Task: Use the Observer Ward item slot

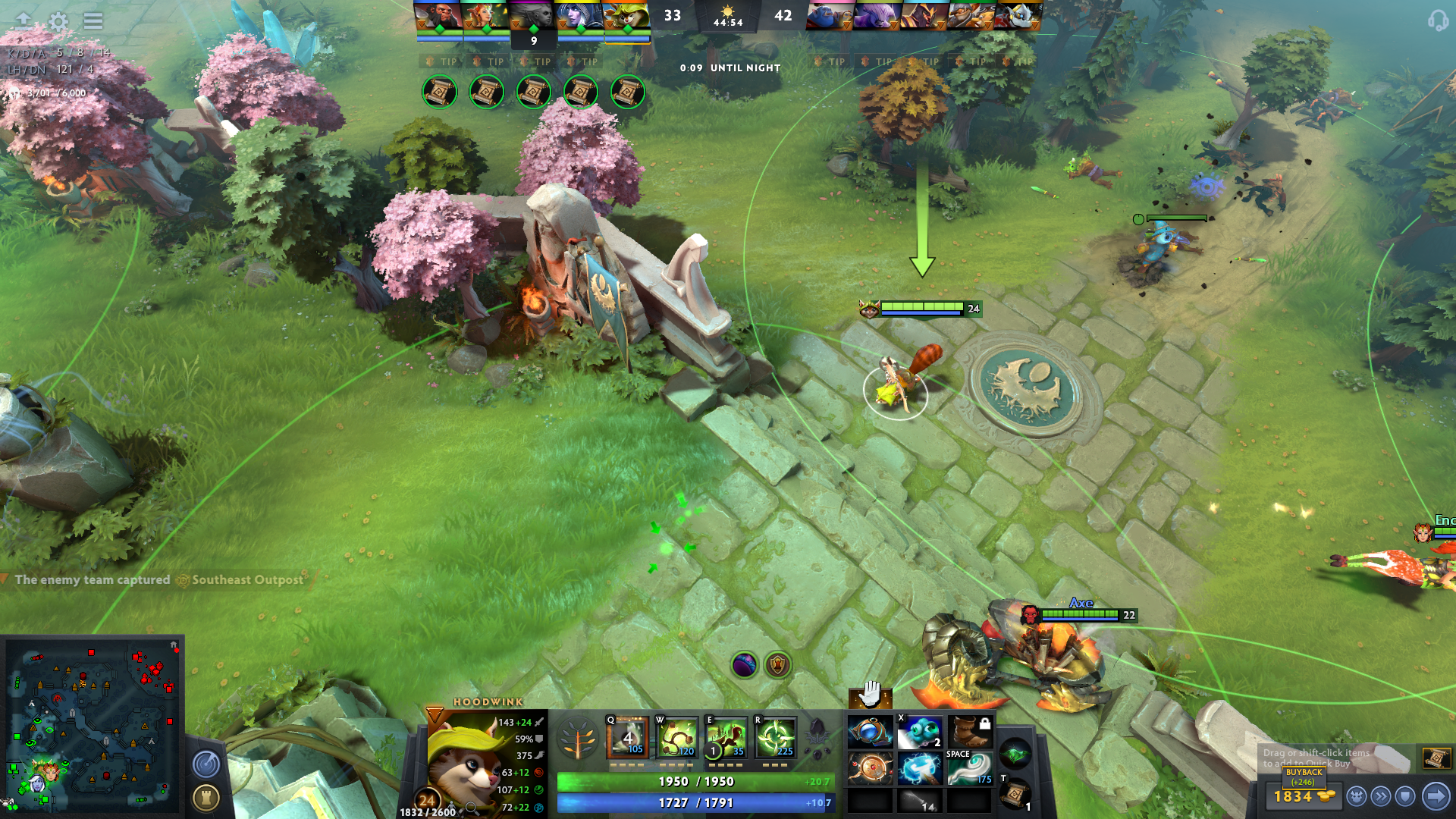Action: coord(919,733)
